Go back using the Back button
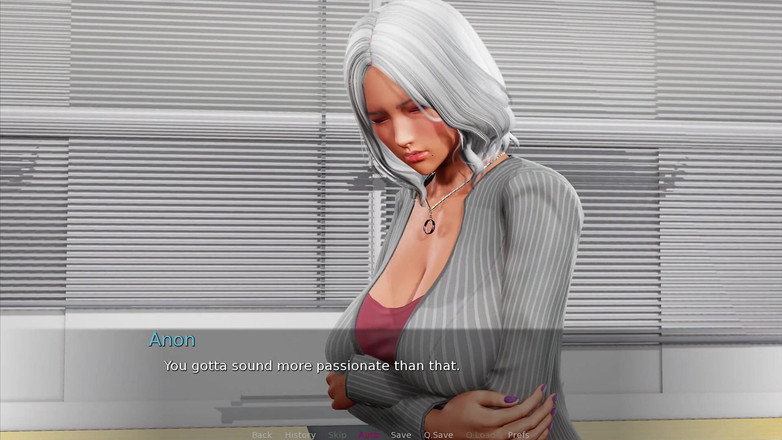Image resolution: width=782 pixels, height=440 pixels. click(x=262, y=435)
